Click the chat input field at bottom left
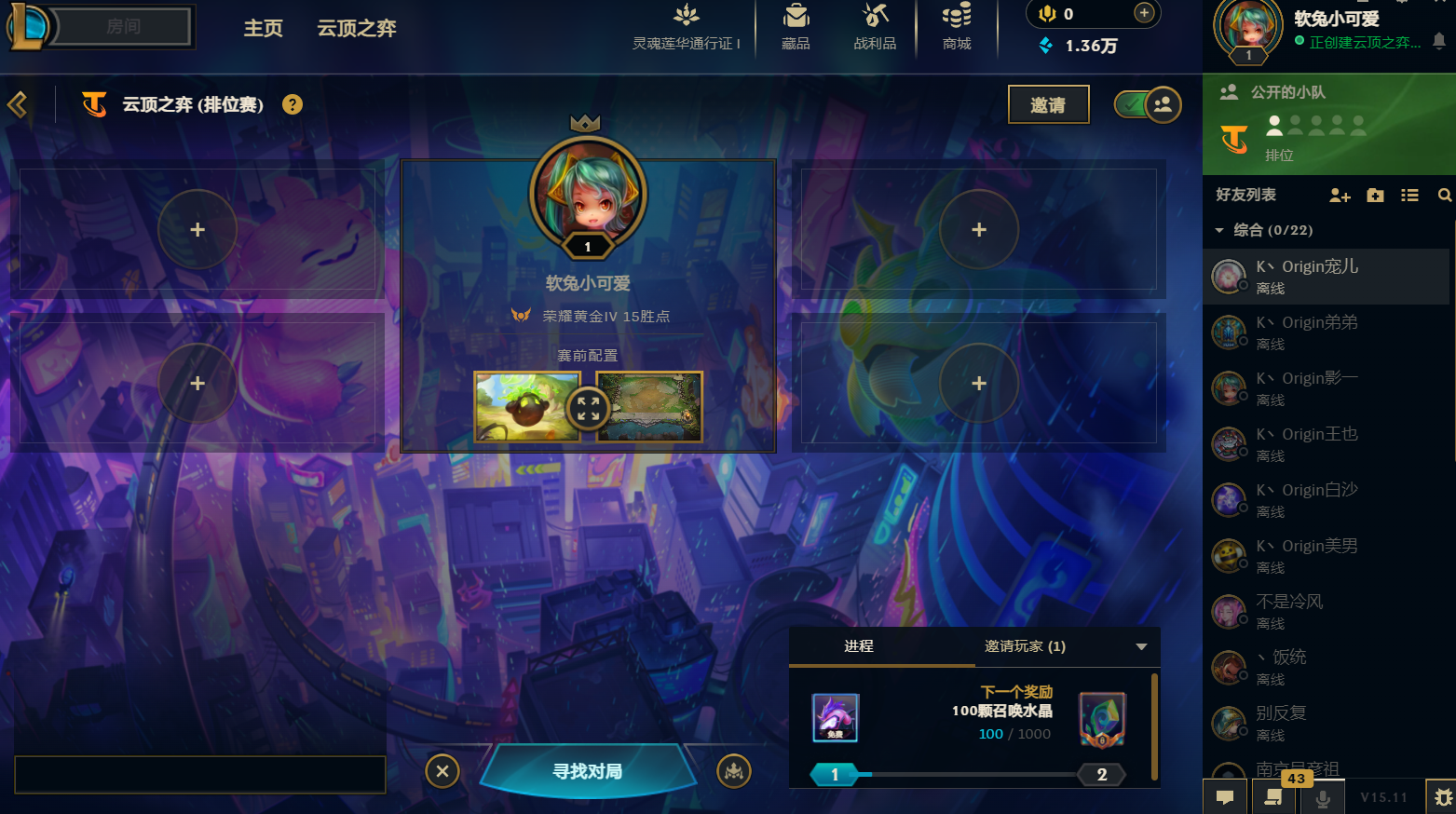The image size is (1456, 814). click(200, 774)
